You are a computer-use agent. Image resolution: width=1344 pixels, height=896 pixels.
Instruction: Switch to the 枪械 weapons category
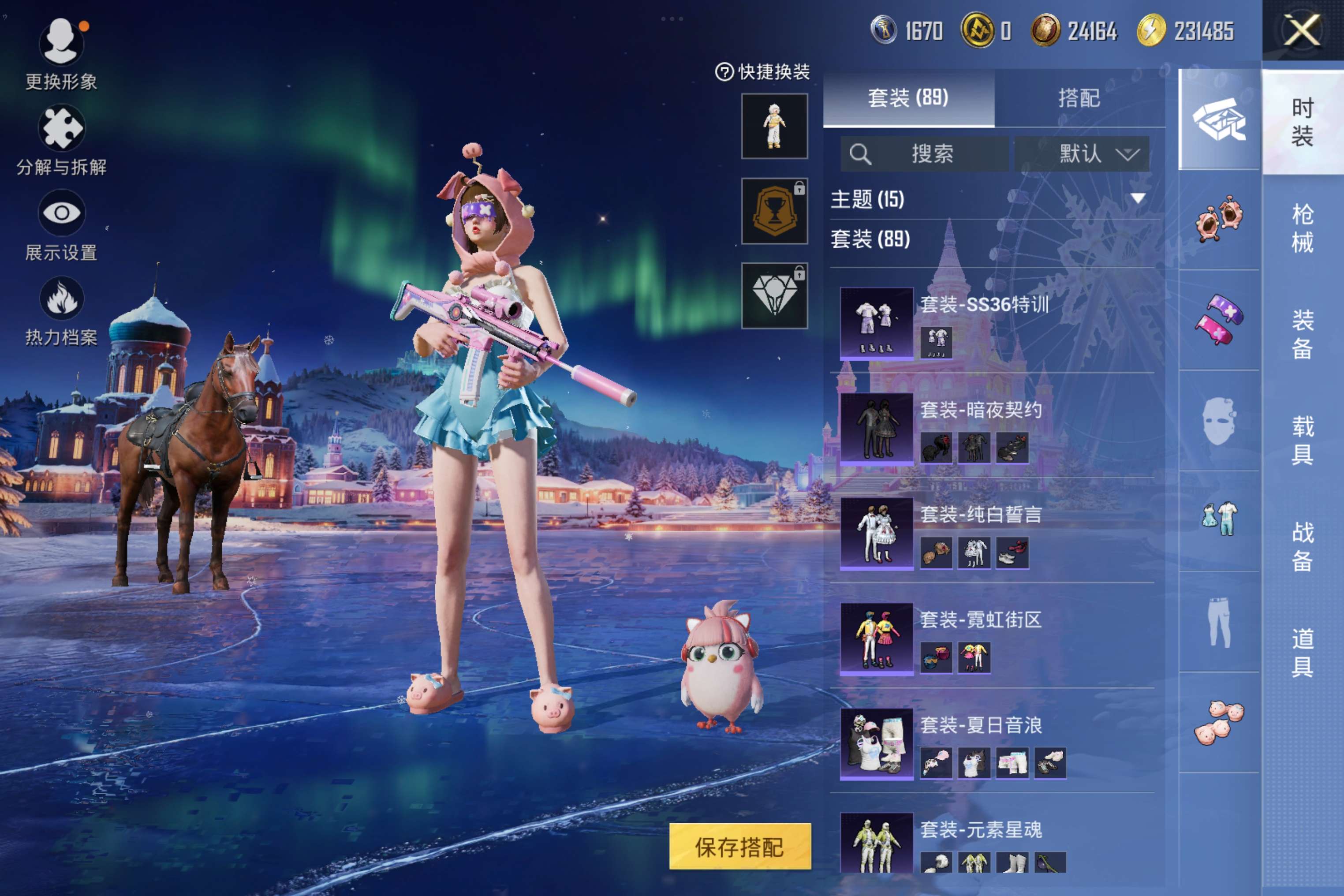[x=1302, y=228]
